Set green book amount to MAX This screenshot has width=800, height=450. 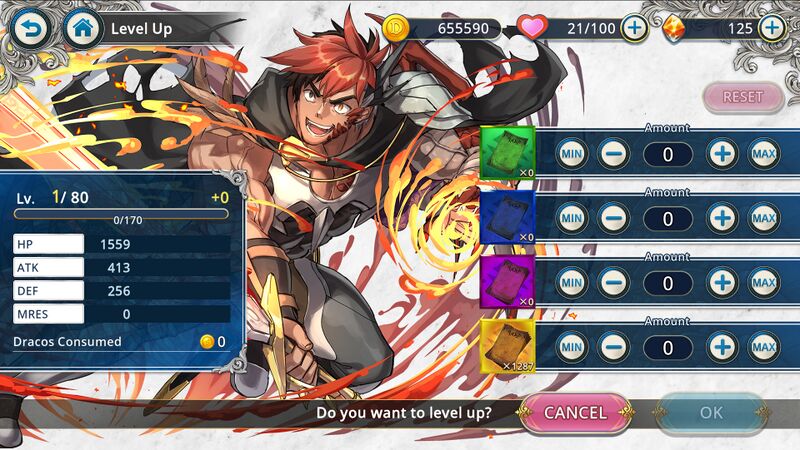[764, 153]
